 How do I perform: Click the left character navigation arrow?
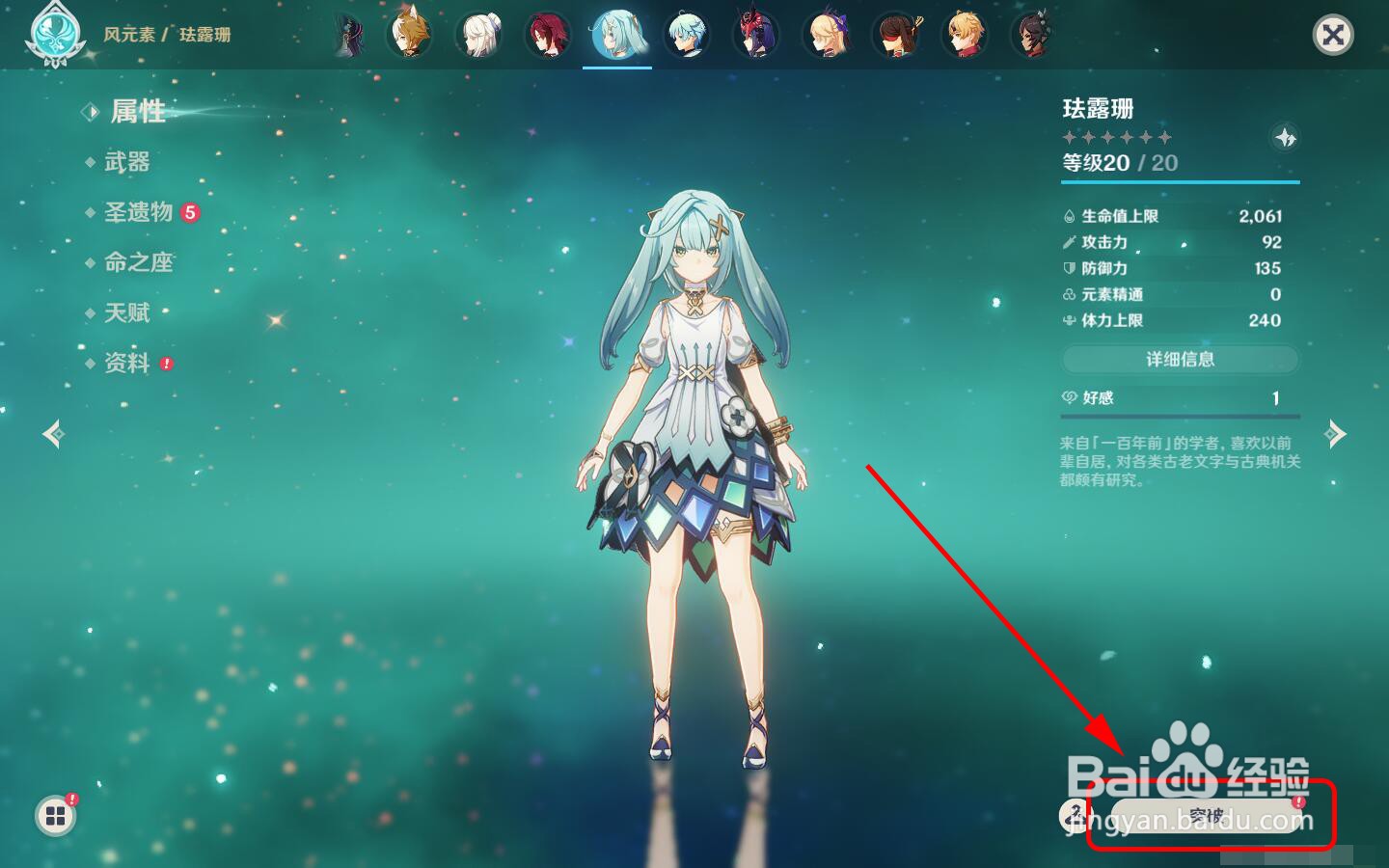[x=53, y=434]
